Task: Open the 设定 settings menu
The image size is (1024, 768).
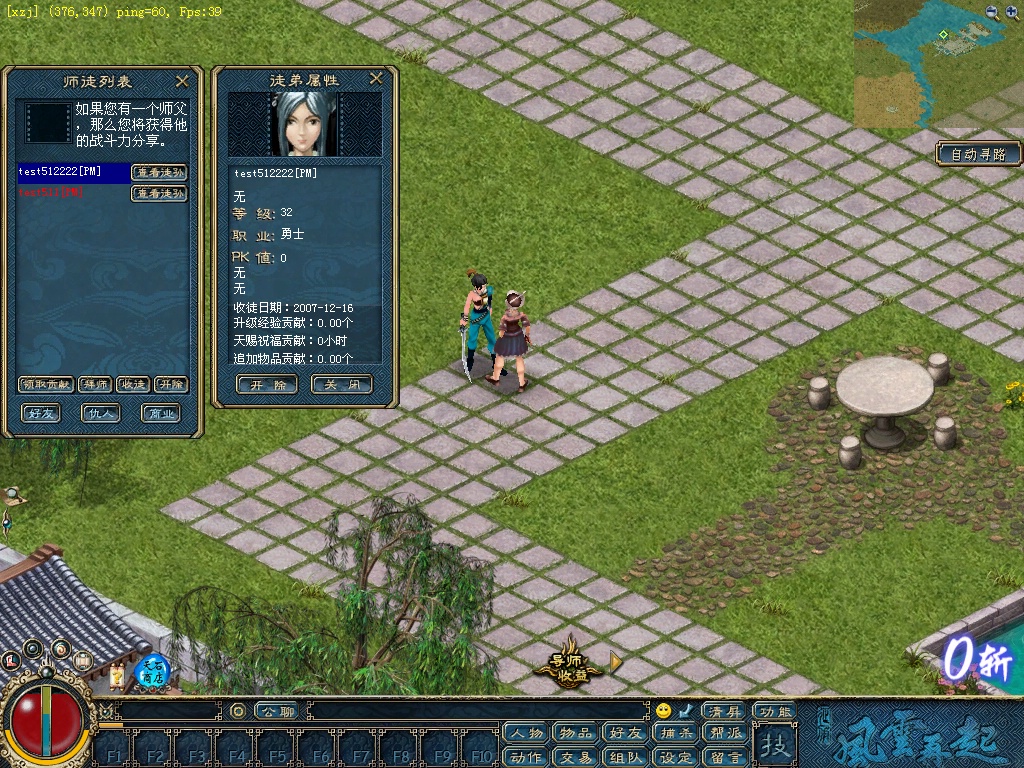Action: pyautogui.click(x=677, y=757)
